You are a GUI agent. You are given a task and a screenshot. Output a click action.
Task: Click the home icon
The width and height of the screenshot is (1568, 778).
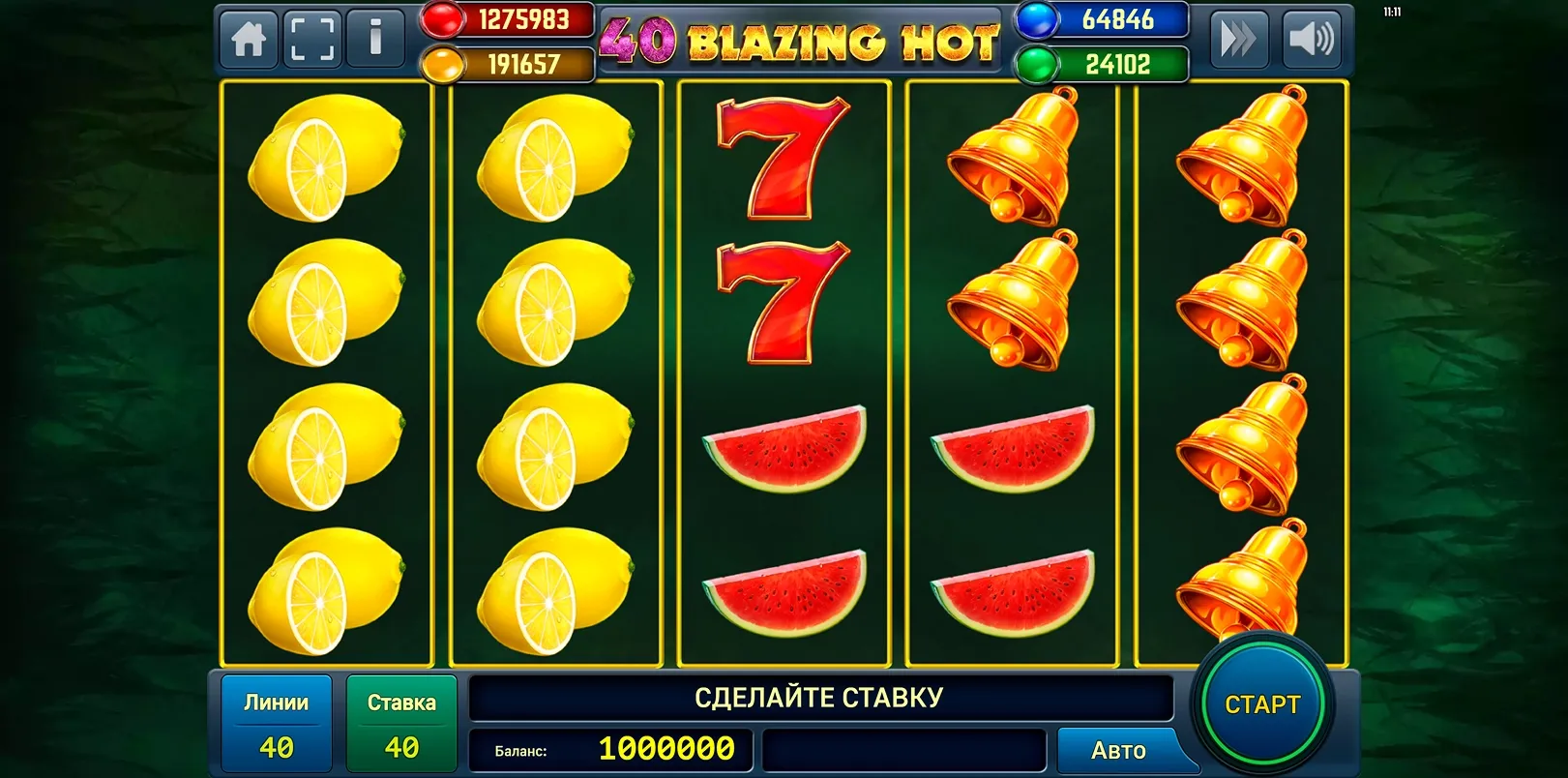point(249,39)
